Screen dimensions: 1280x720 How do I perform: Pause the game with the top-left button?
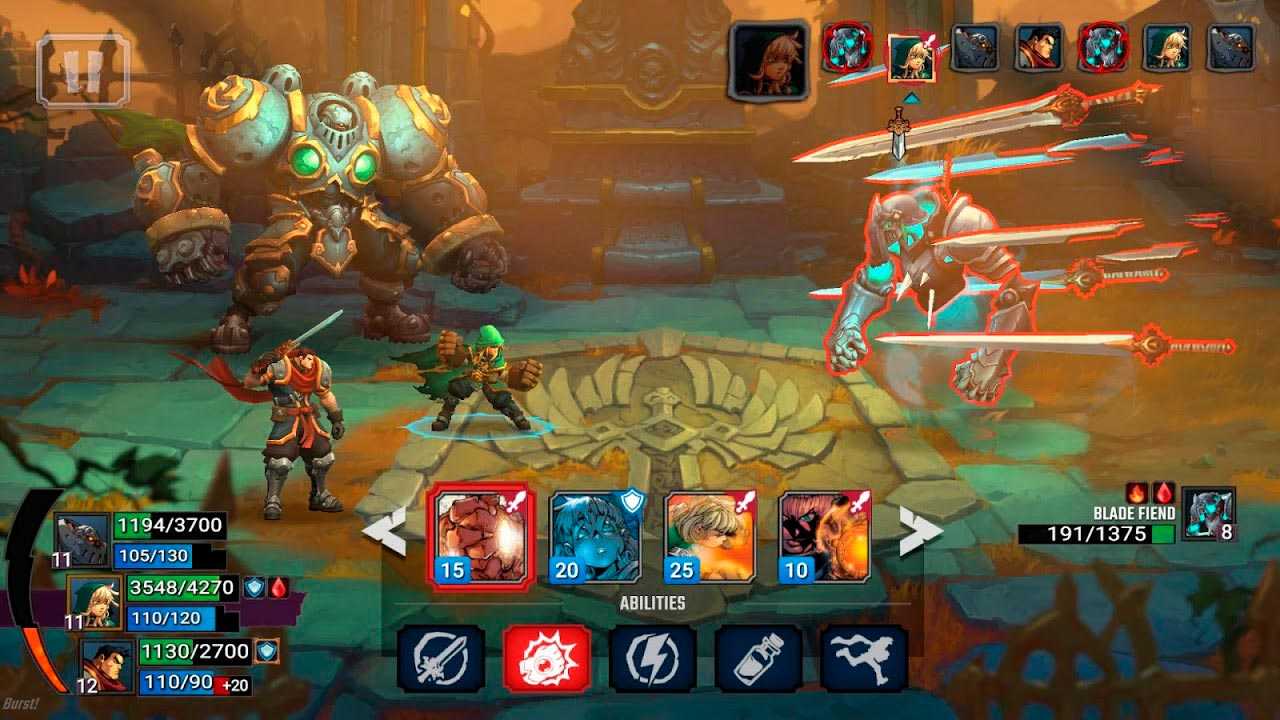[83, 70]
